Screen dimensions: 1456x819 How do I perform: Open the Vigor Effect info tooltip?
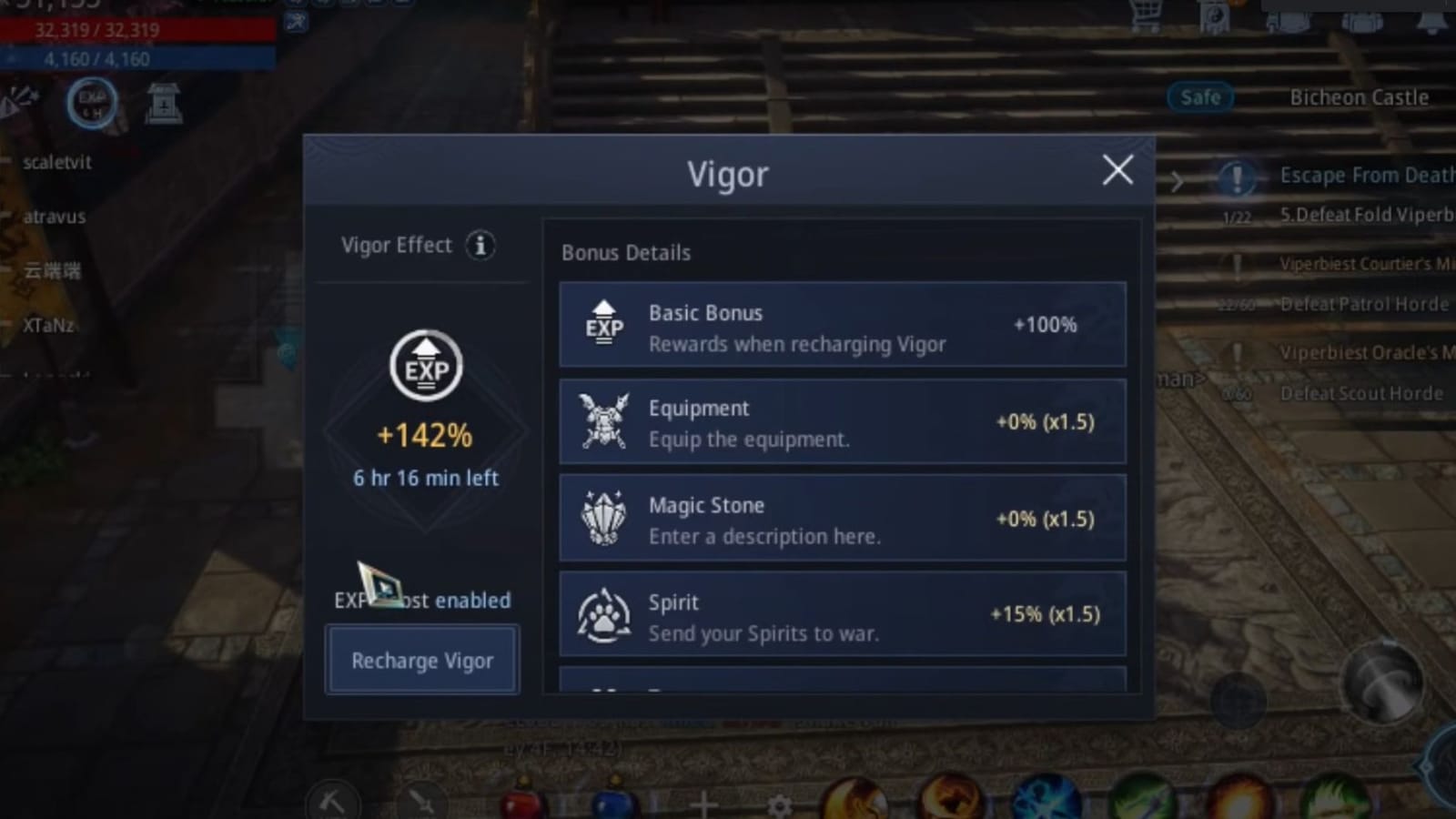480,246
